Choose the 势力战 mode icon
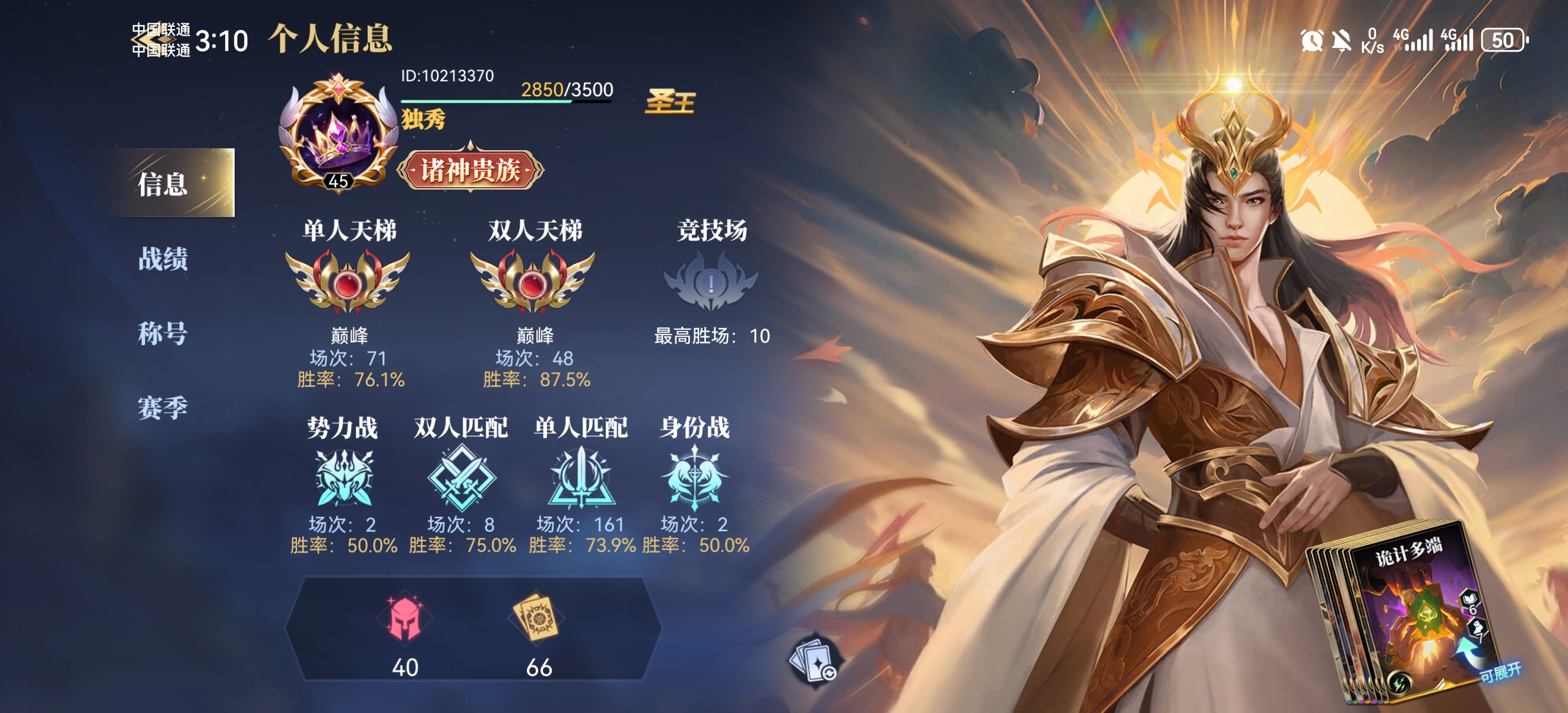Viewport: 1568px width, 713px height. pos(343,478)
